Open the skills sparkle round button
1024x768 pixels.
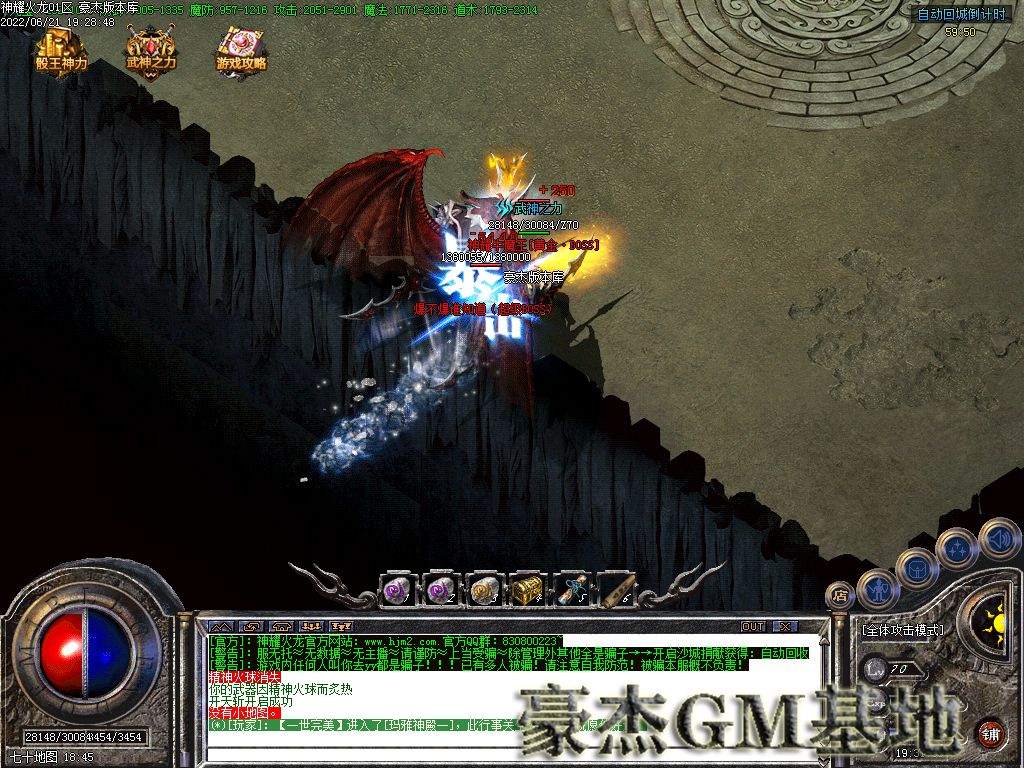click(x=958, y=547)
